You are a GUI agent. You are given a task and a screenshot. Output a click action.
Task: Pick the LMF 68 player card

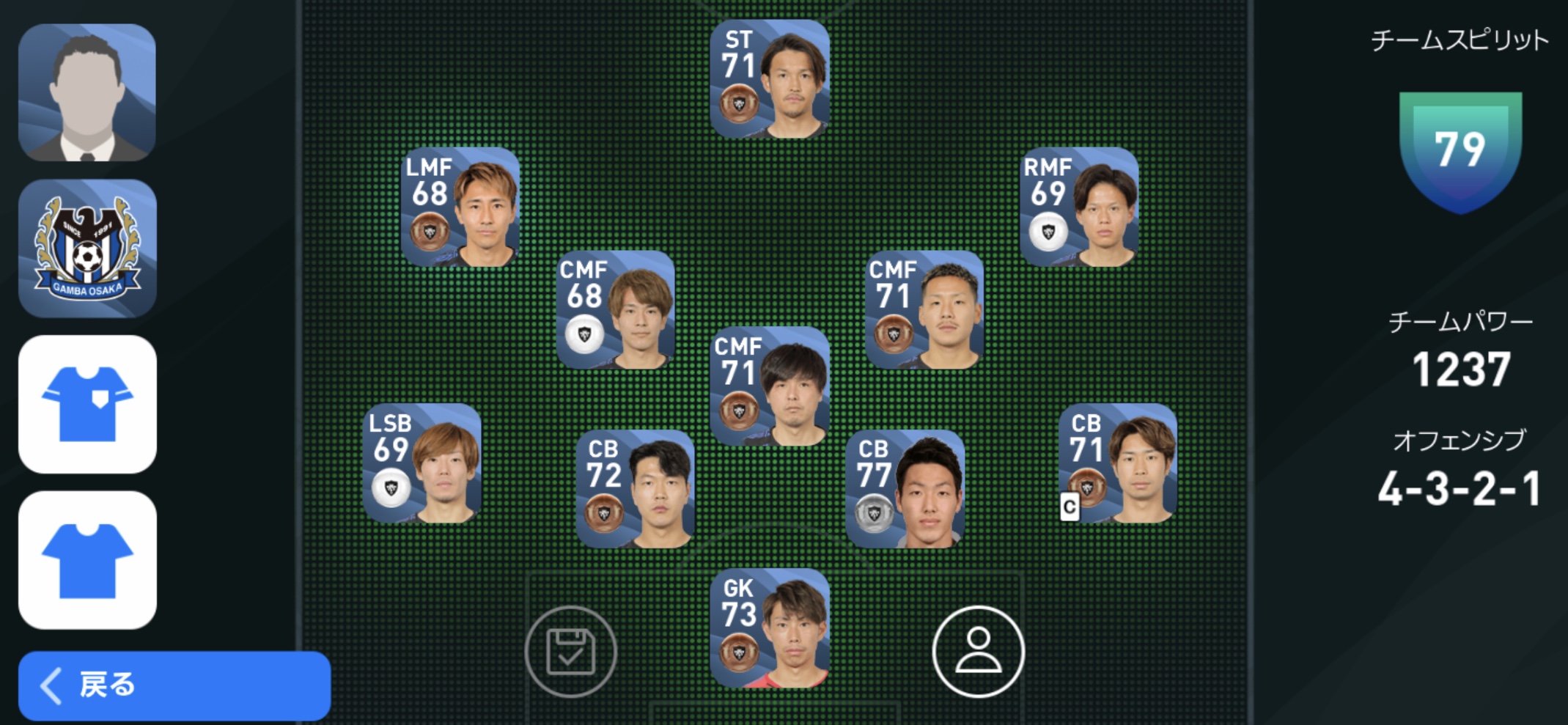pyautogui.click(x=460, y=207)
